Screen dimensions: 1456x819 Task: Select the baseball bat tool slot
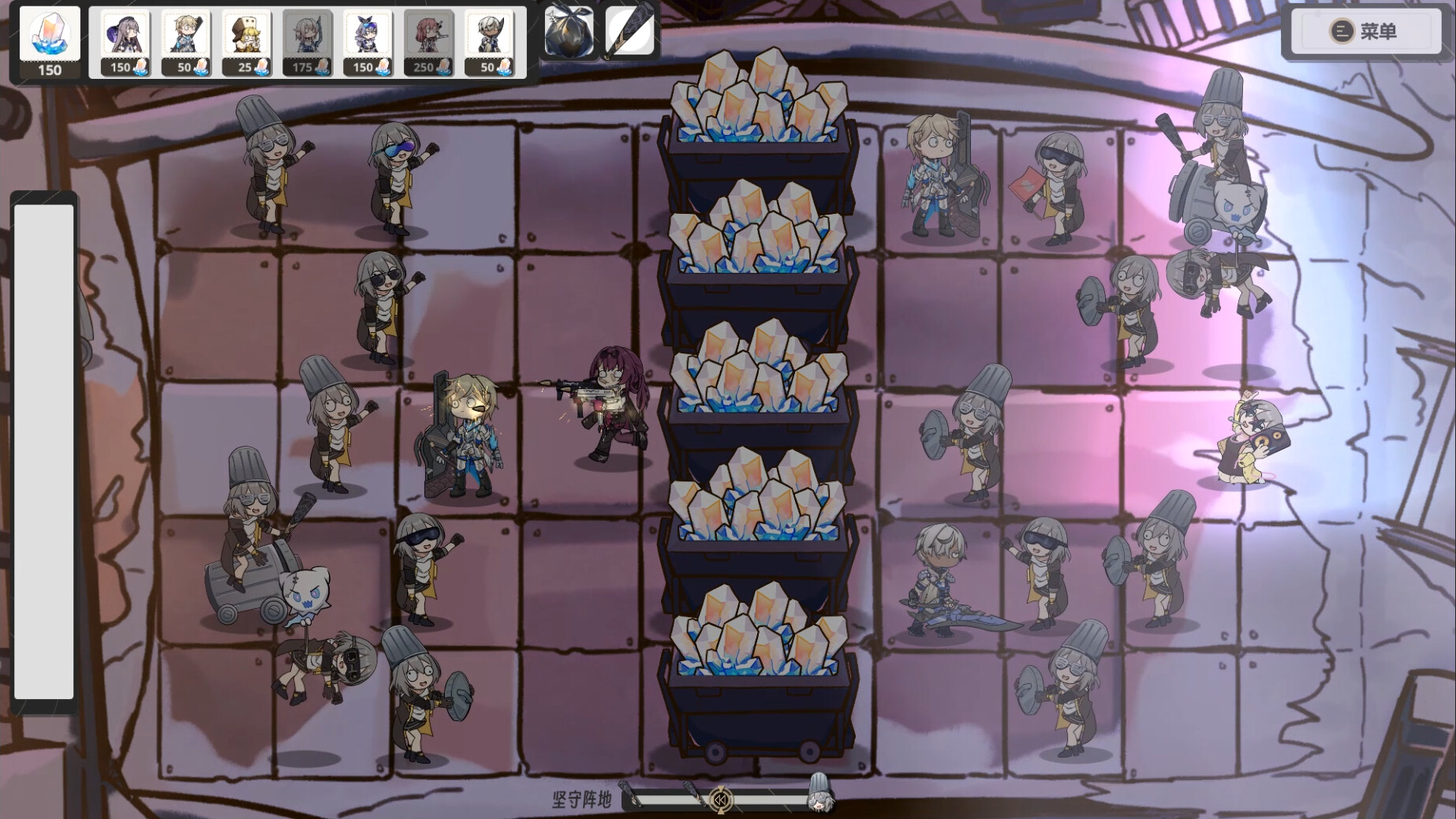point(629,33)
